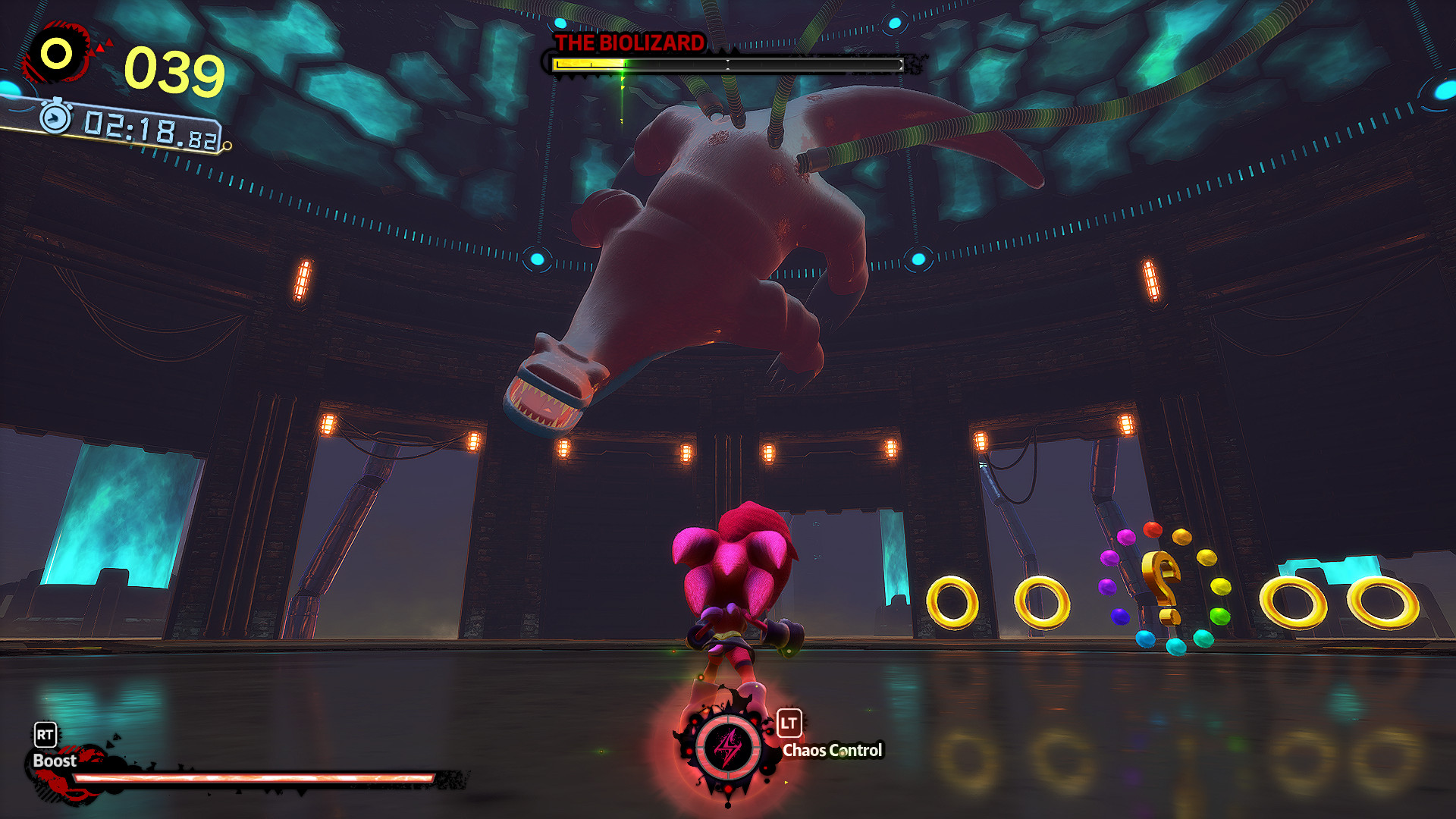Screen dimensions: 1456x819
Task: Activate the Chaos Control ability icon
Action: (x=728, y=748)
